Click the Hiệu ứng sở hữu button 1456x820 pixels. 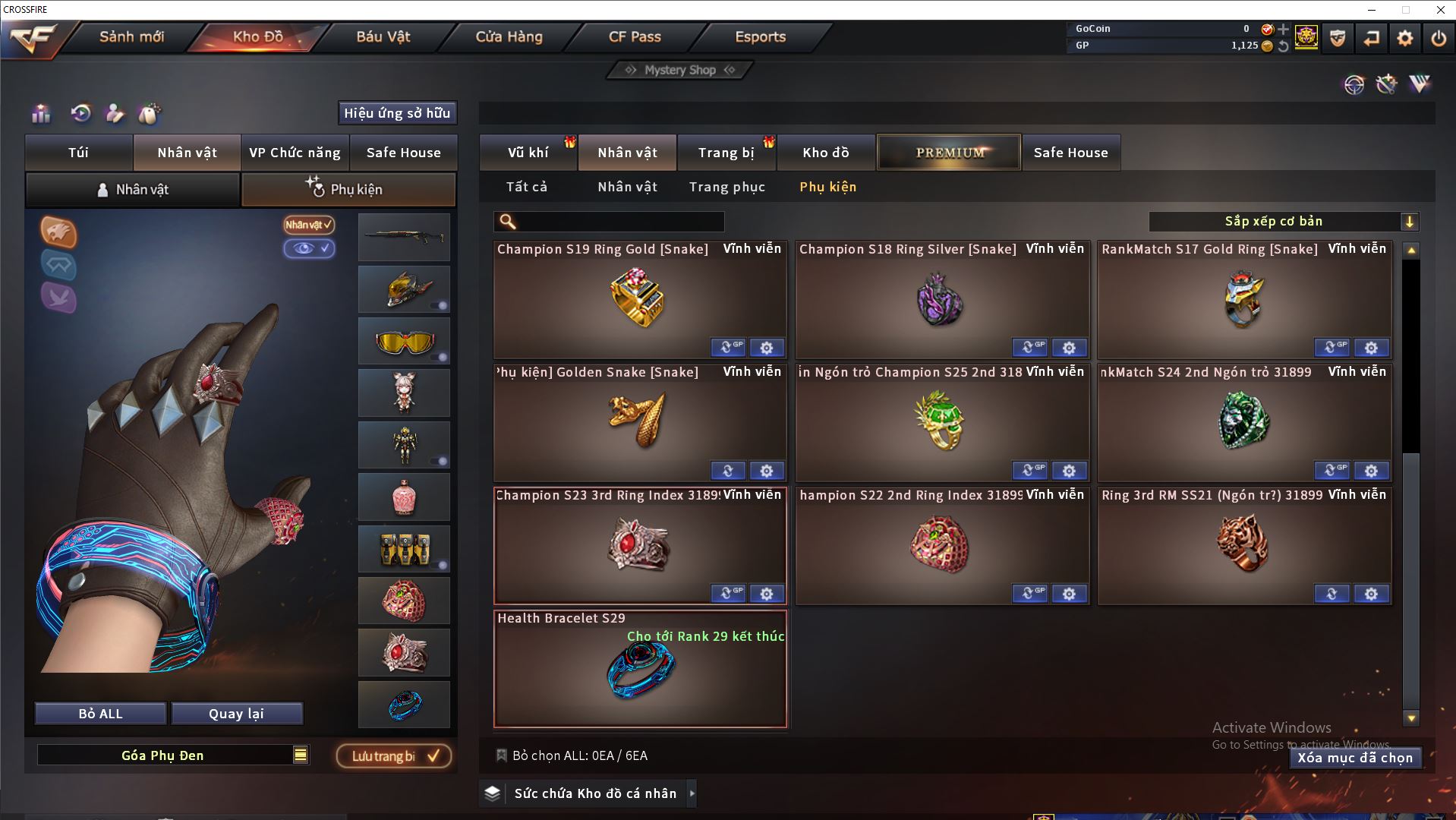(397, 113)
